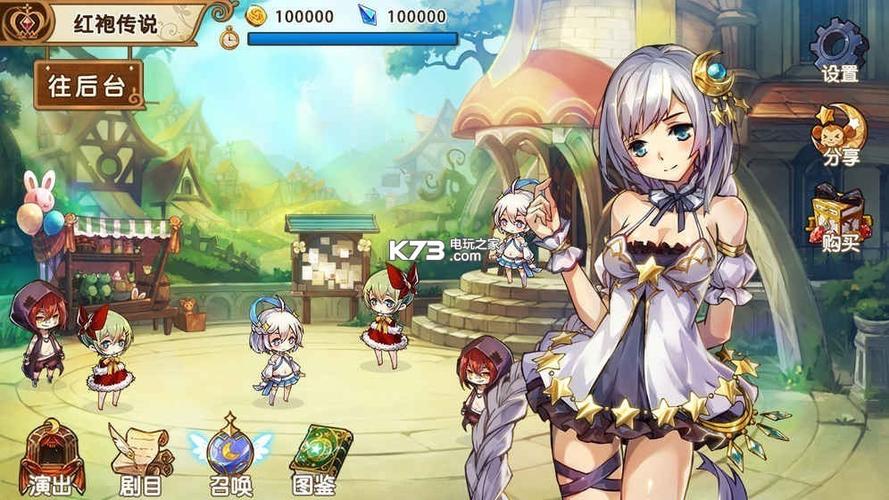Tap the heart crown emblem icon

tap(24, 22)
